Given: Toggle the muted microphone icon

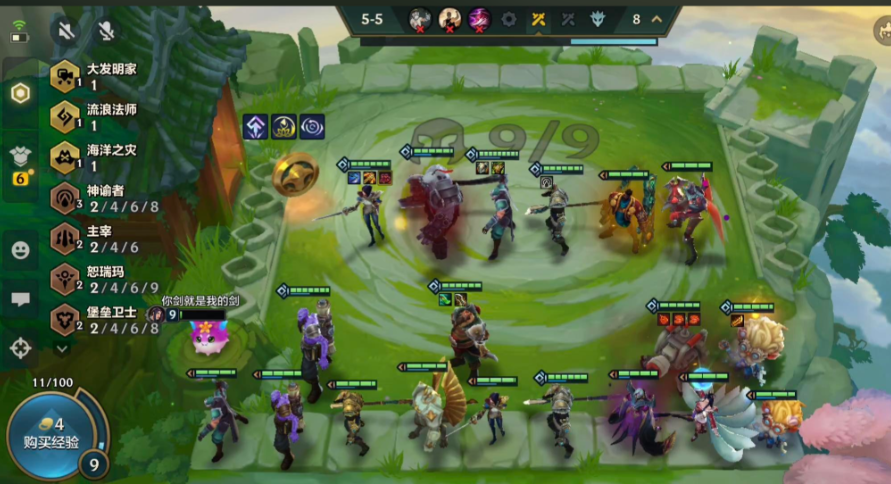Looking at the screenshot, I should point(106,30).
